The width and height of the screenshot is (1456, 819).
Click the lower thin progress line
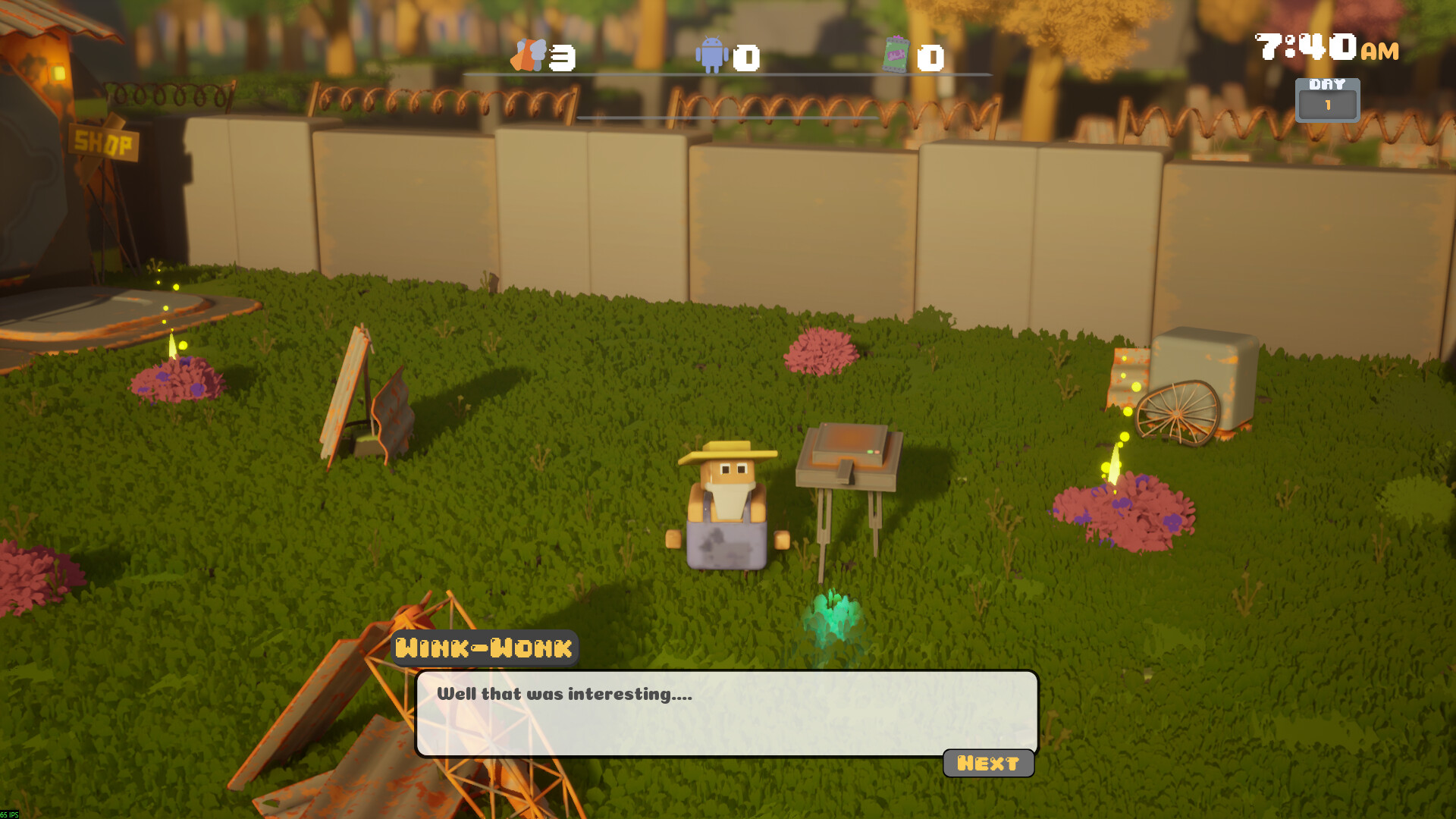click(728, 118)
